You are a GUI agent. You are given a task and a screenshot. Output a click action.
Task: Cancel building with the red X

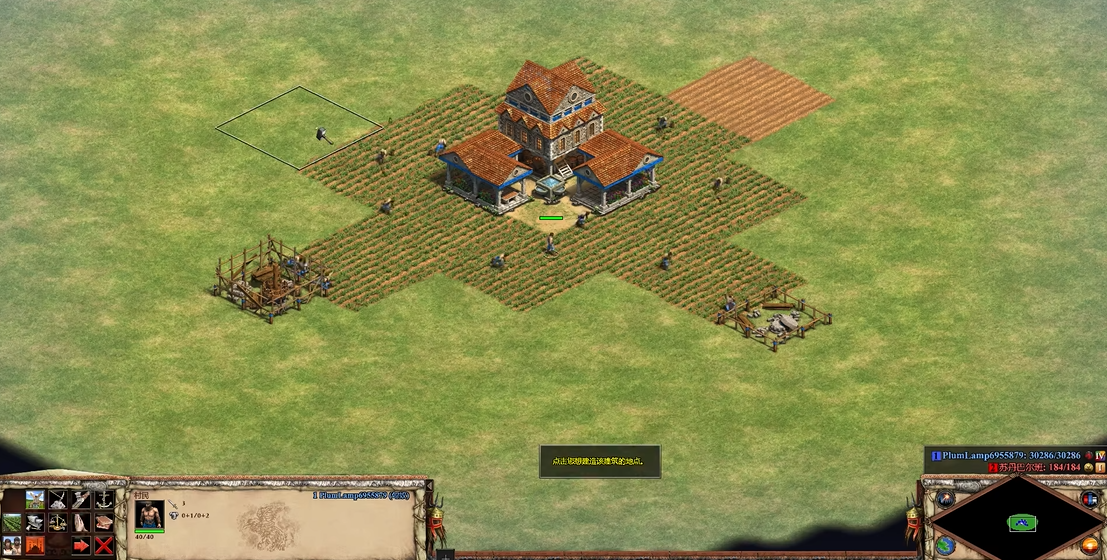pyautogui.click(x=104, y=545)
